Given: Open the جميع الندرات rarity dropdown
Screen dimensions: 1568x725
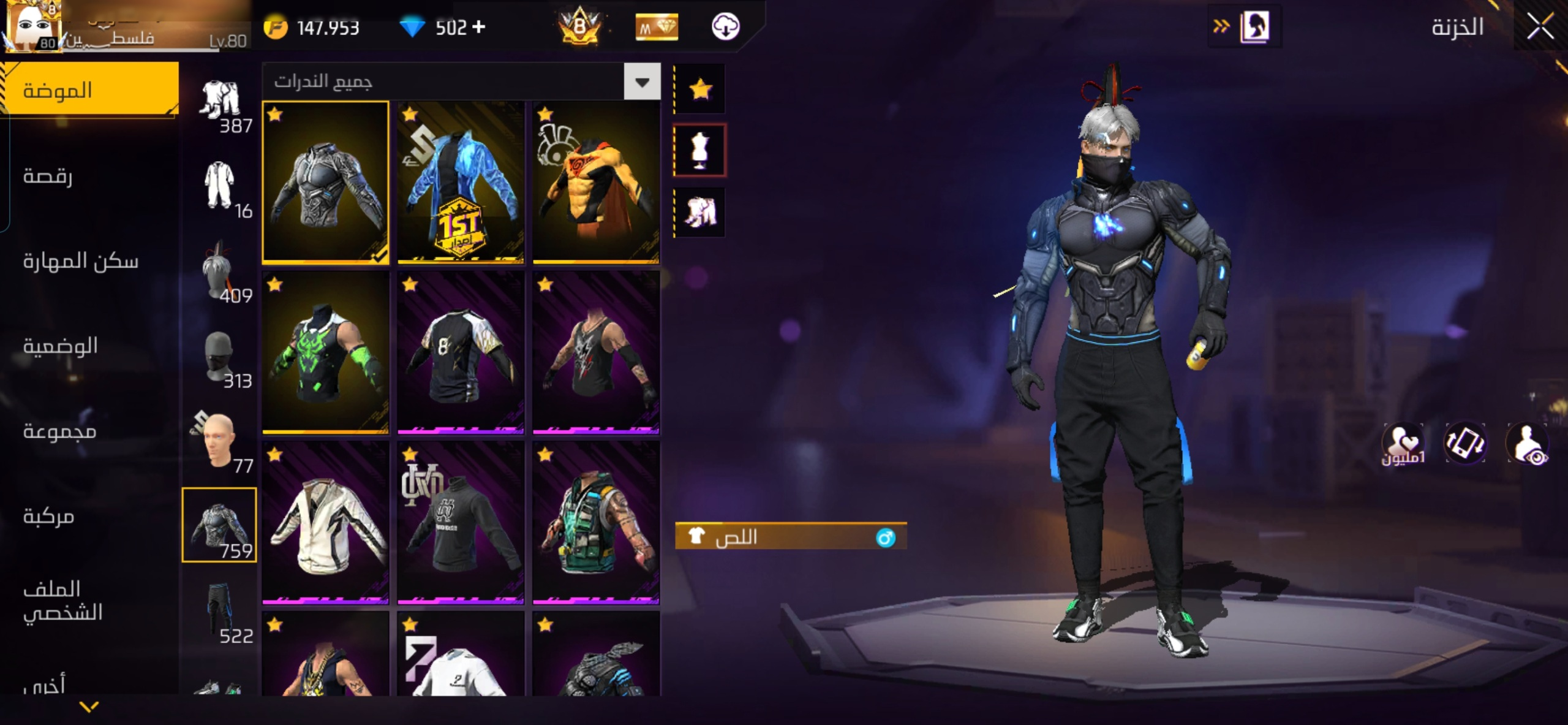Looking at the screenshot, I should (x=642, y=82).
